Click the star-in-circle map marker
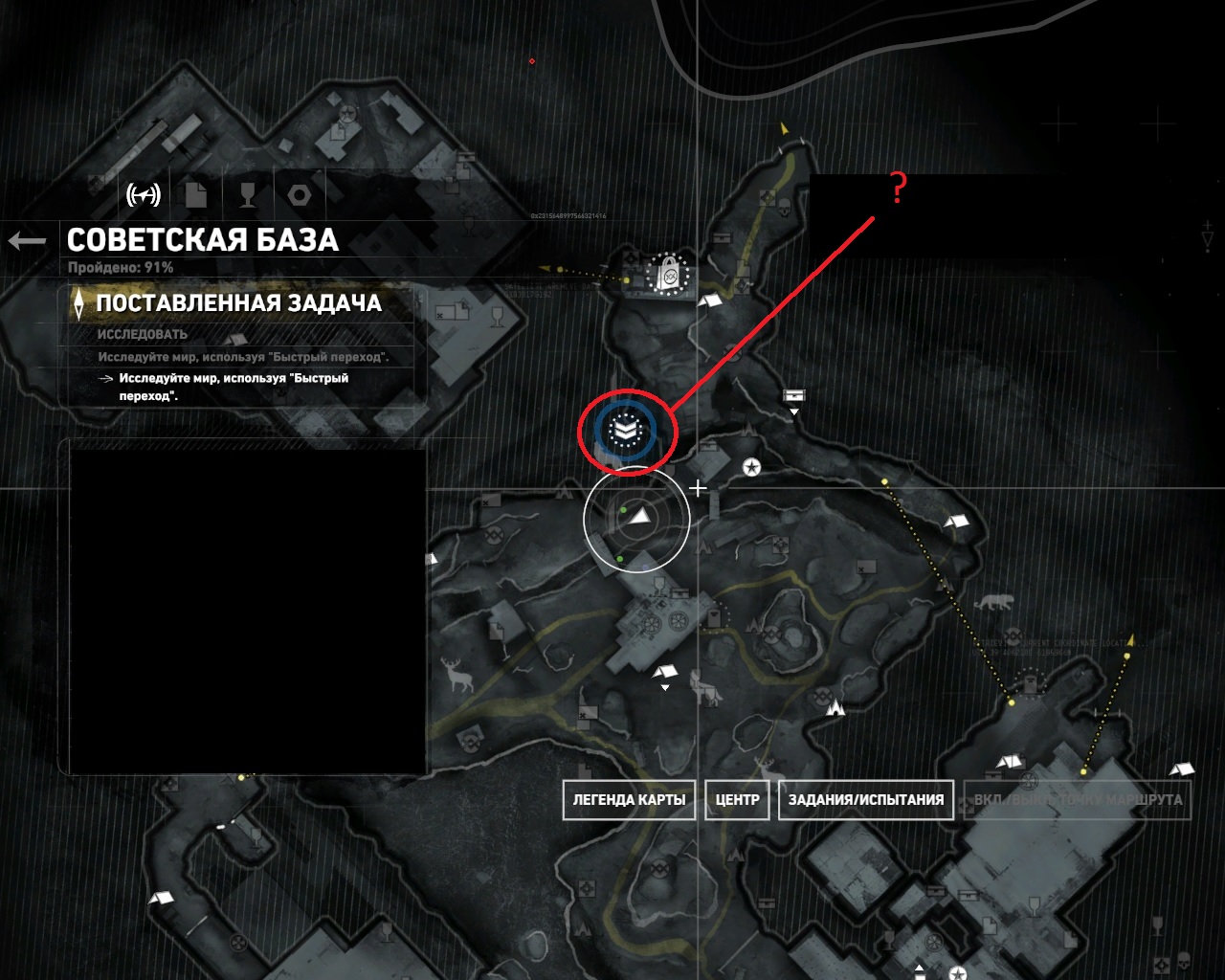1225x980 pixels. [752, 467]
